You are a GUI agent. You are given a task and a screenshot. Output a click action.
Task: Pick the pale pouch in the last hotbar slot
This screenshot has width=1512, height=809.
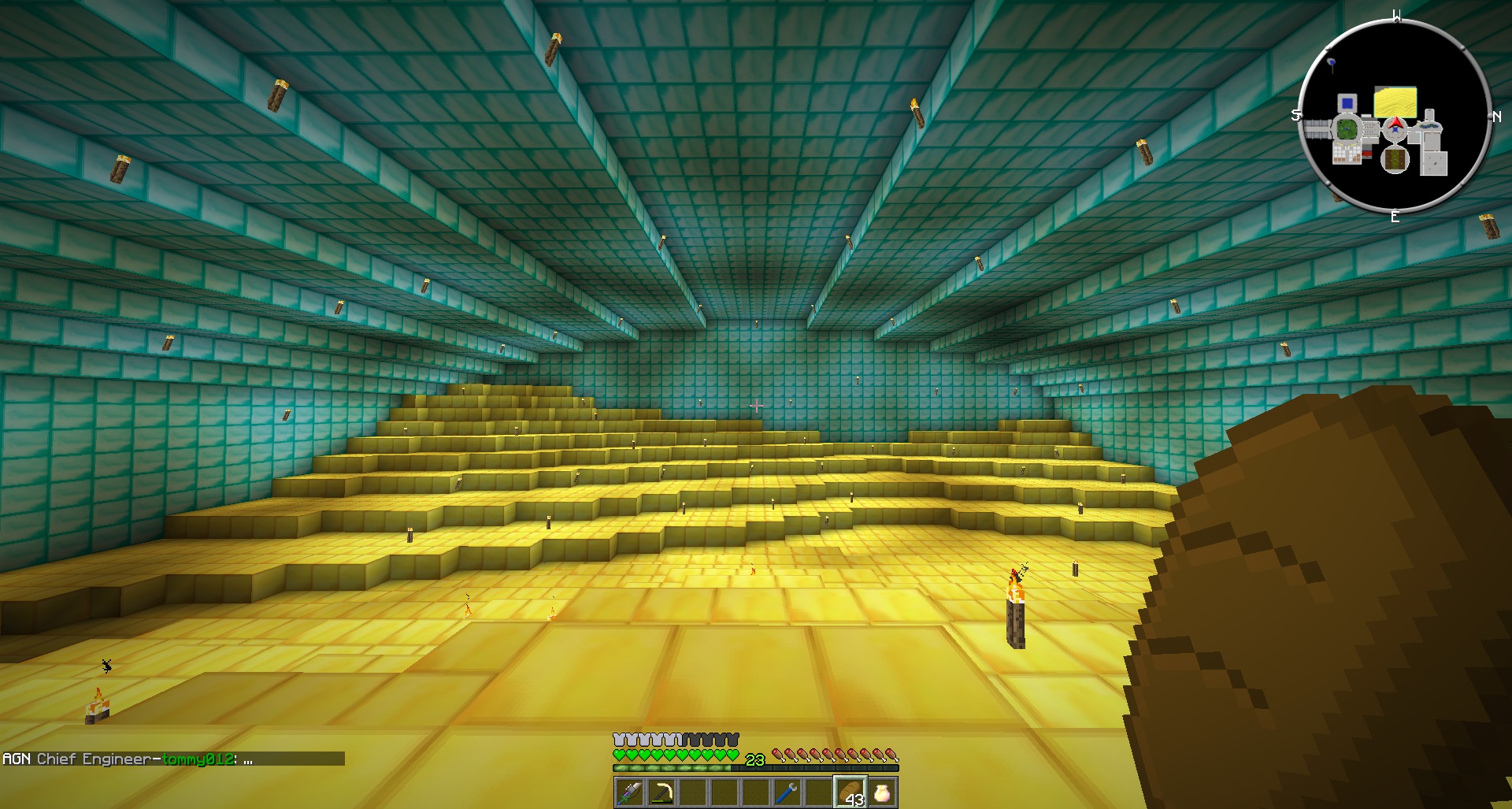click(x=882, y=792)
